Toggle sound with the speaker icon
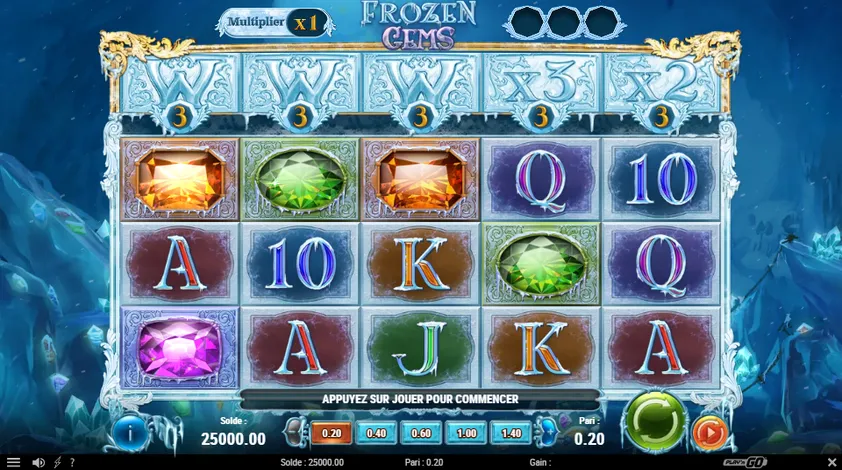This screenshot has height=470, width=842. [39, 462]
